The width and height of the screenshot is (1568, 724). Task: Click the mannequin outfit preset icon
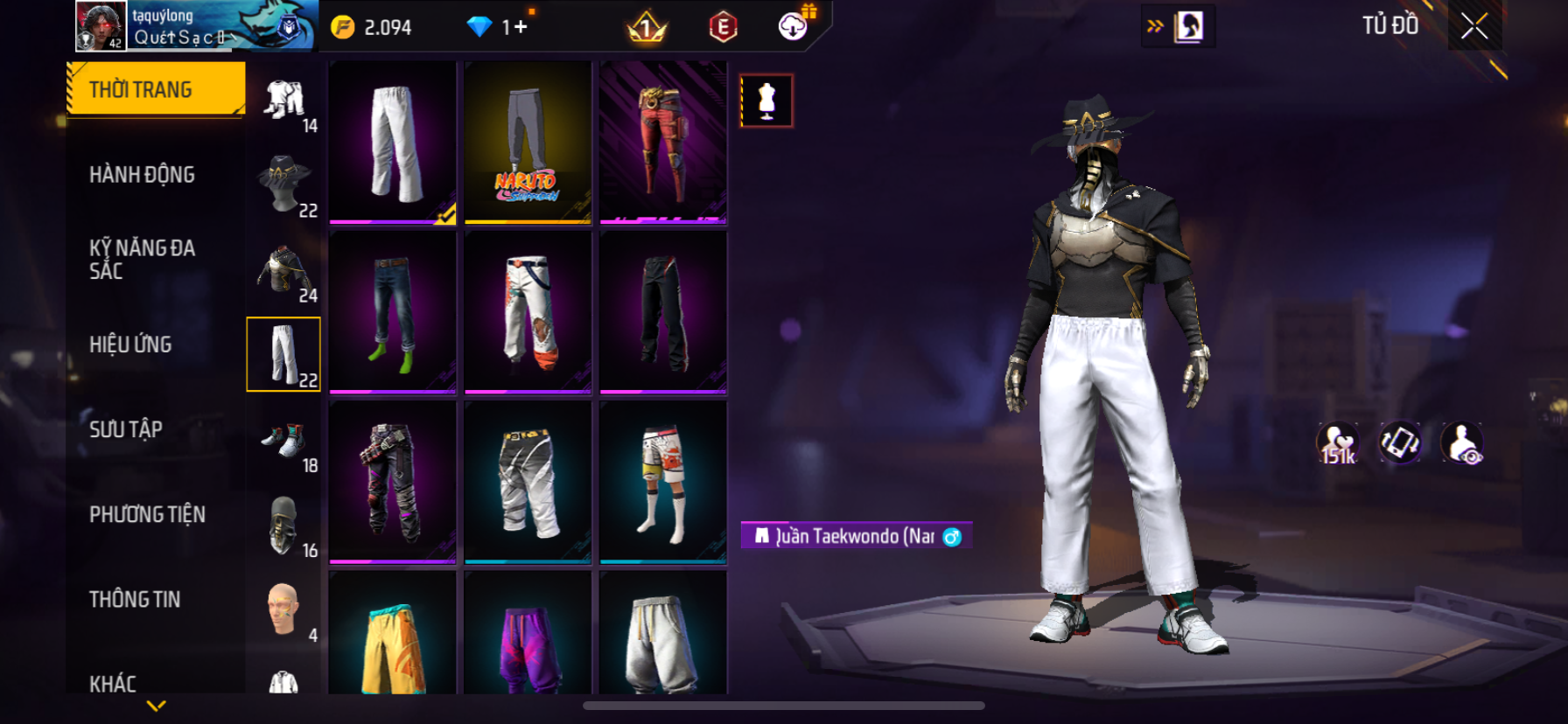pos(766,101)
